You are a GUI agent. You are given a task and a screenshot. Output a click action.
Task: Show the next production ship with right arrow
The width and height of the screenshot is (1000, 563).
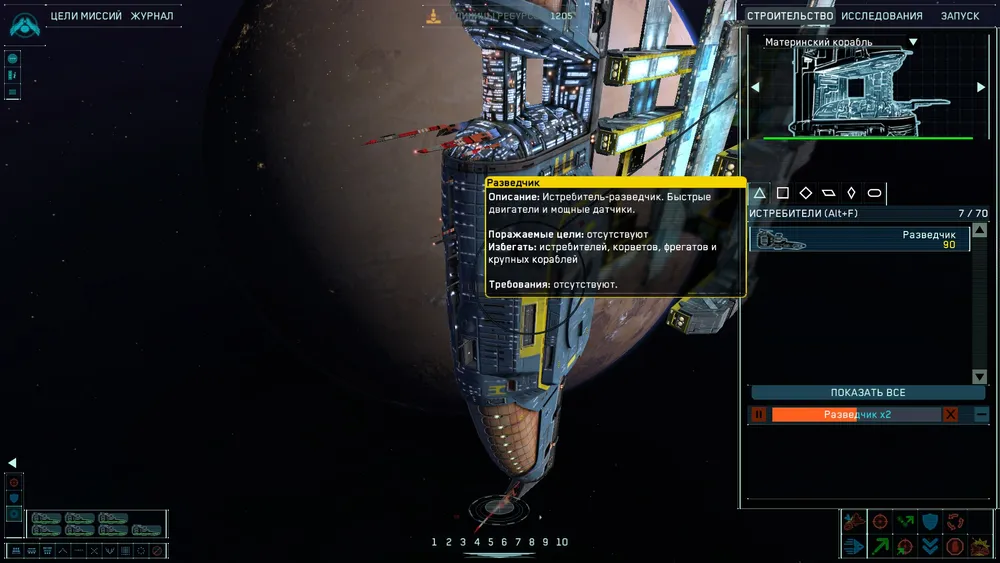tap(981, 87)
